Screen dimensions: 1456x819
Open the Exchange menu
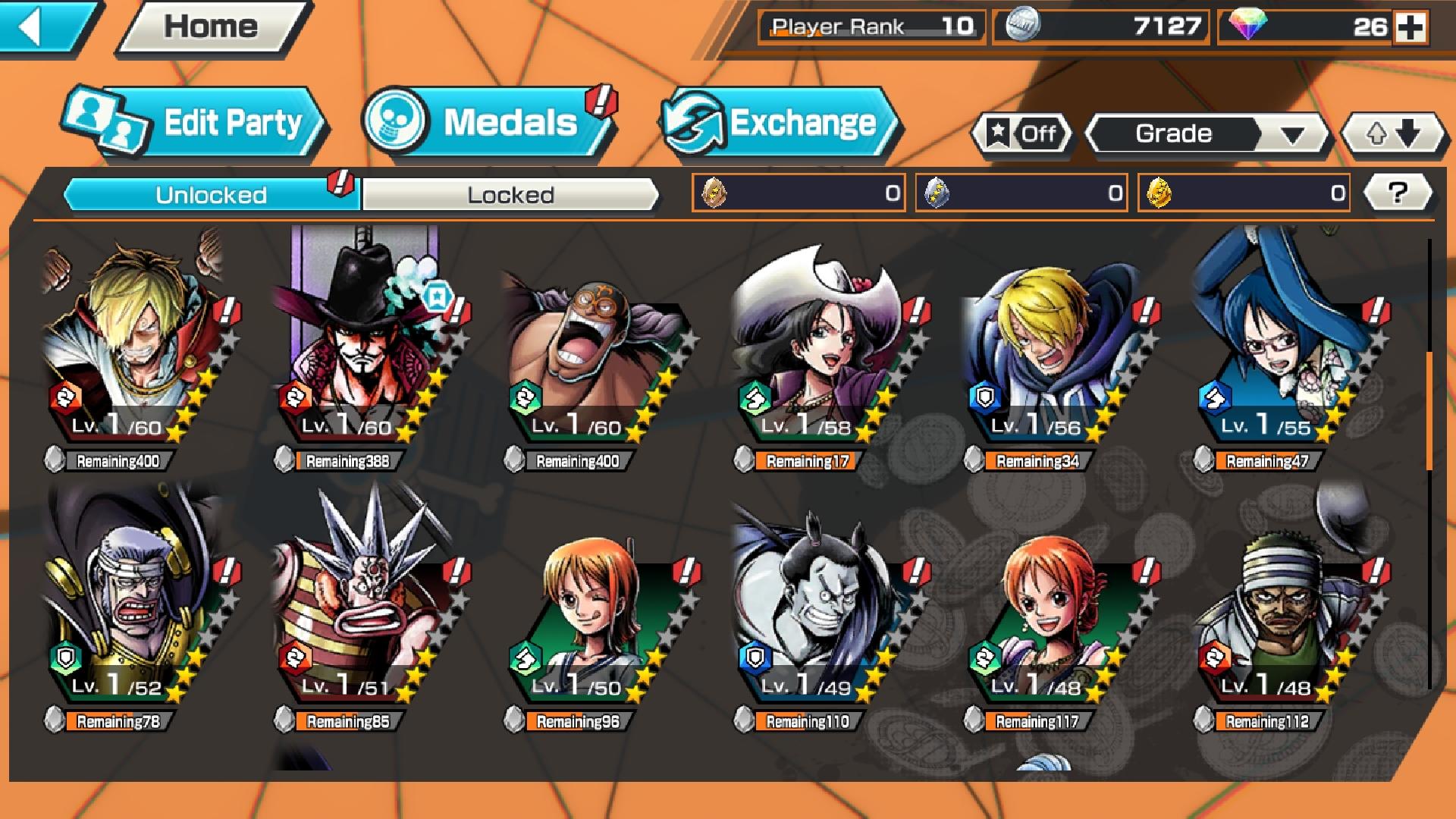[x=780, y=123]
